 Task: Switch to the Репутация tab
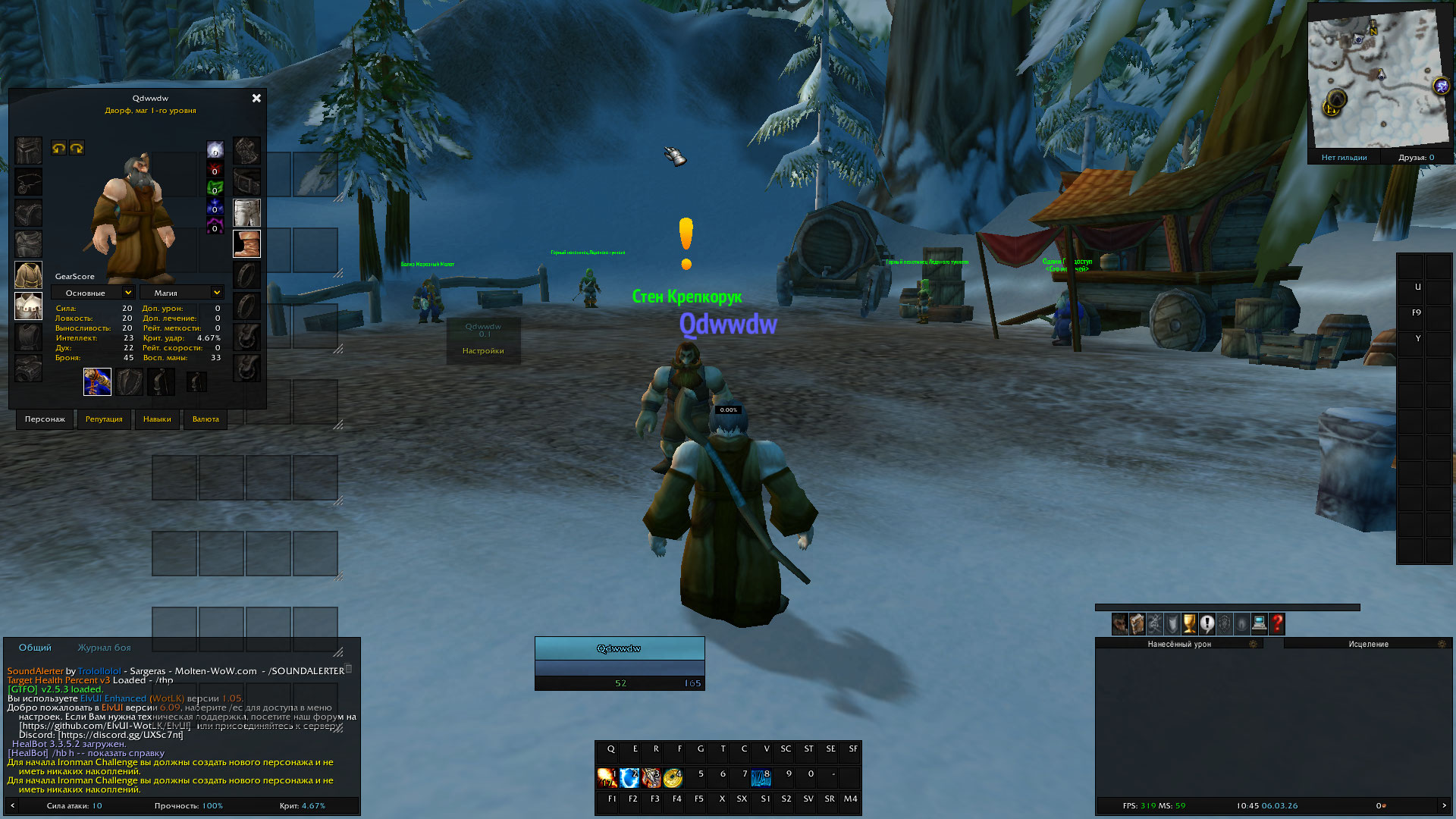[x=104, y=419]
